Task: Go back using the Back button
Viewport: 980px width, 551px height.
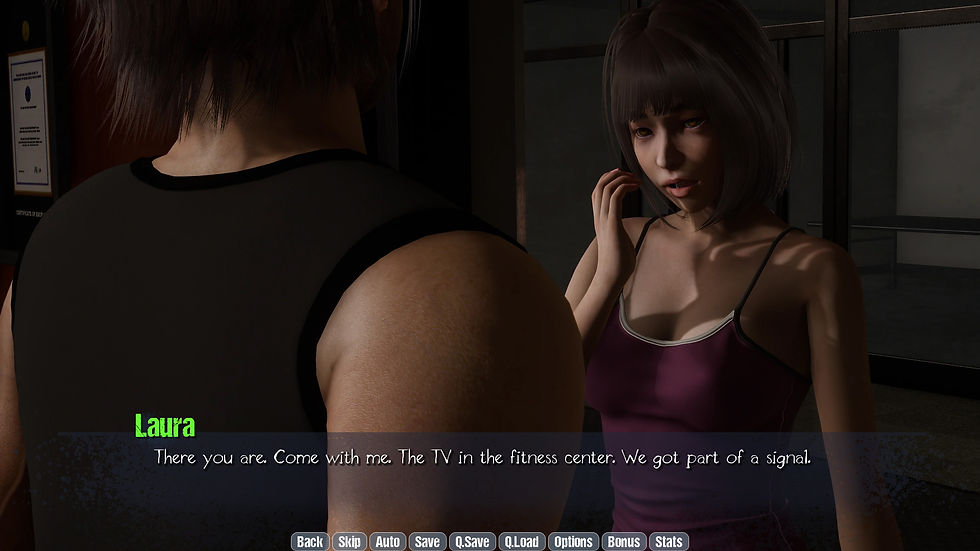Action: pos(310,541)
